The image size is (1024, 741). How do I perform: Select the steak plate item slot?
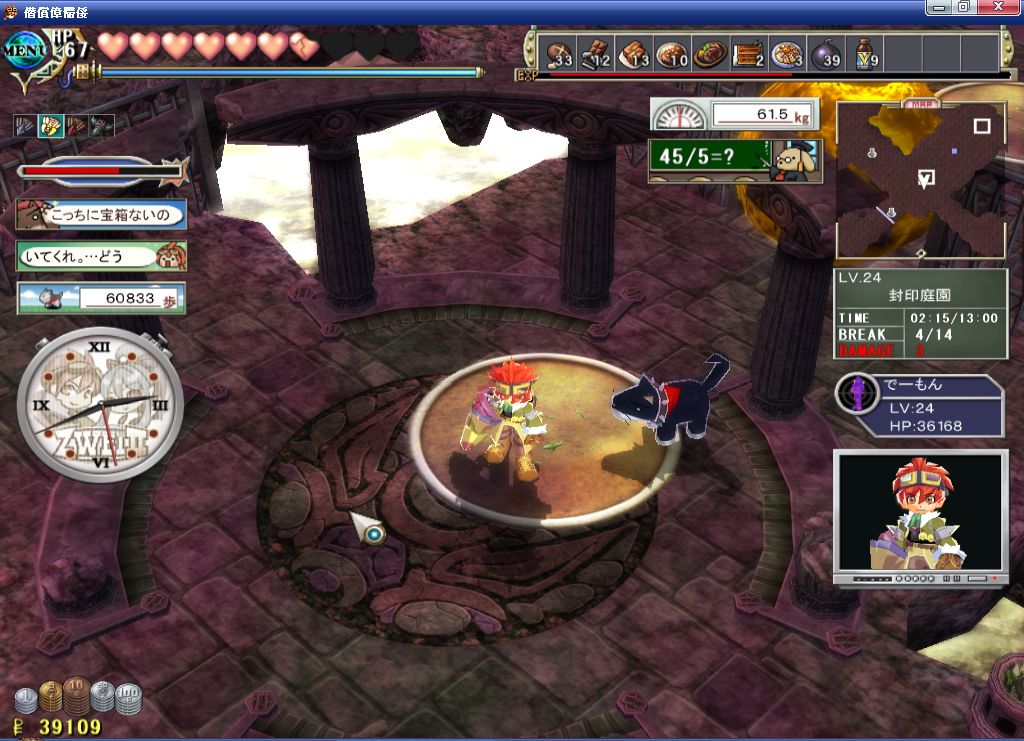point(711,52)
